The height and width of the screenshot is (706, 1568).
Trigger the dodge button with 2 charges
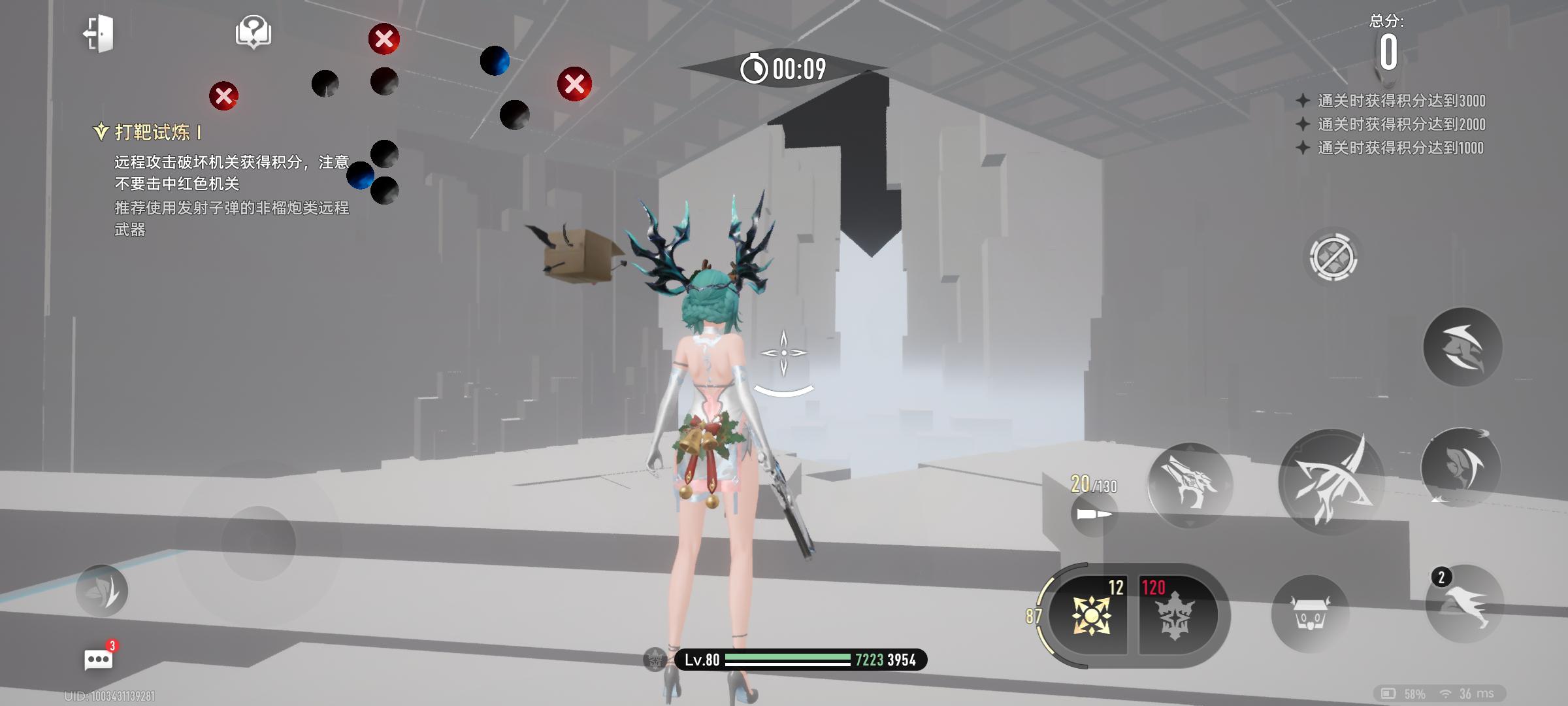[x=1464, y=605]
